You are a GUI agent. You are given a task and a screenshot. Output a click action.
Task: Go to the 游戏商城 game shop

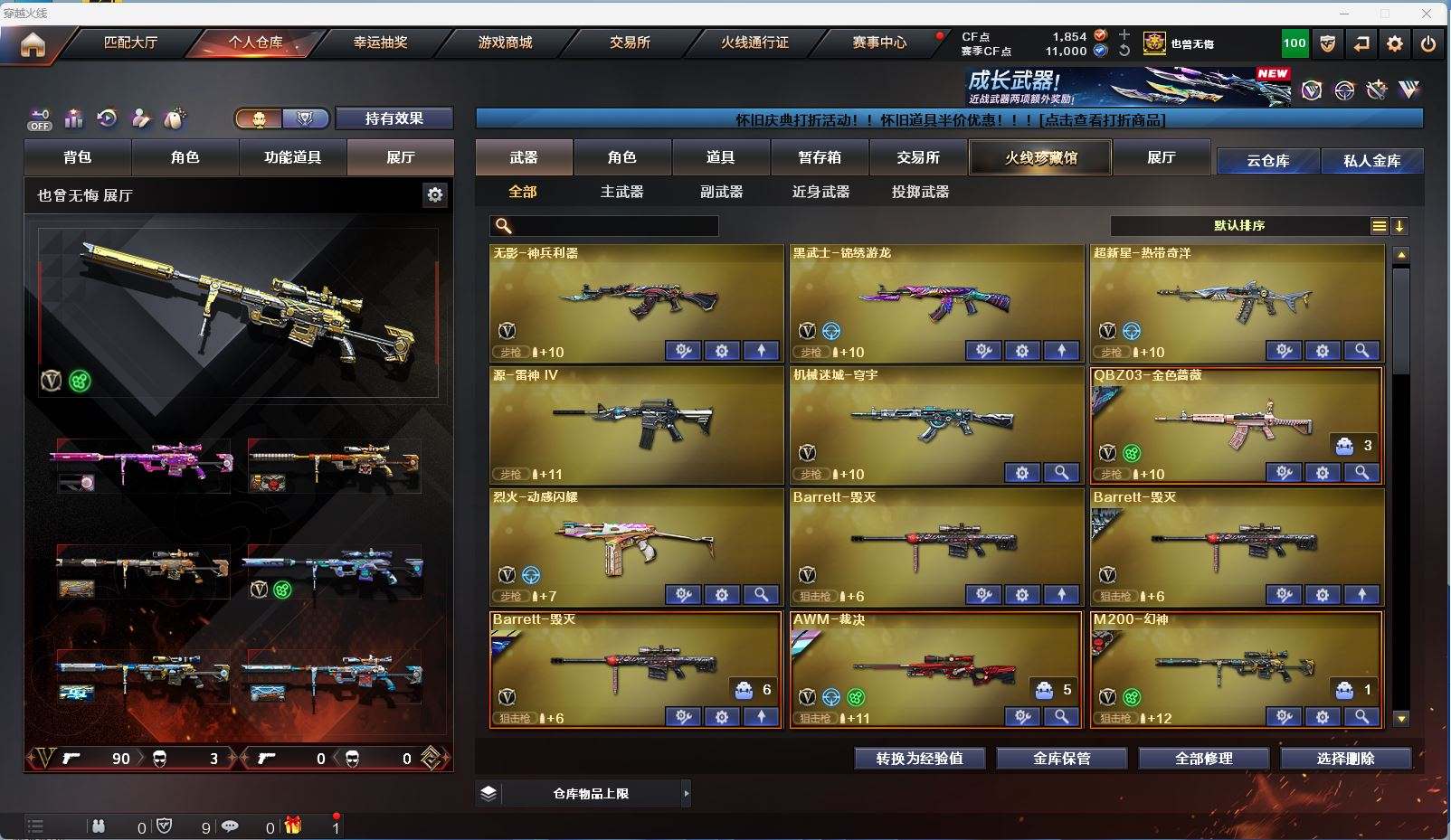pos(505,42)
